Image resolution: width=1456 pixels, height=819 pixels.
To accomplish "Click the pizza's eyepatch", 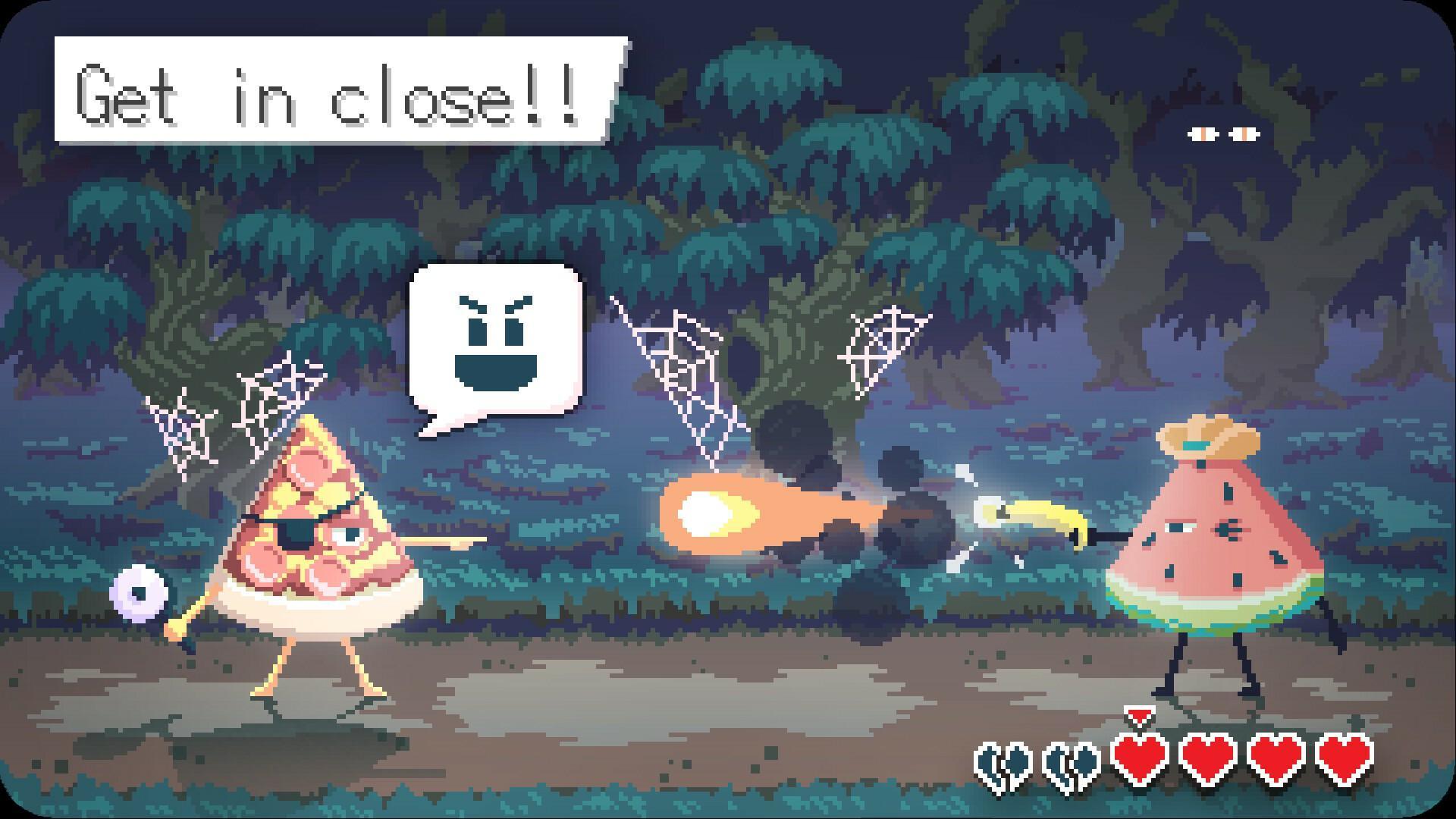I will 297,531.
